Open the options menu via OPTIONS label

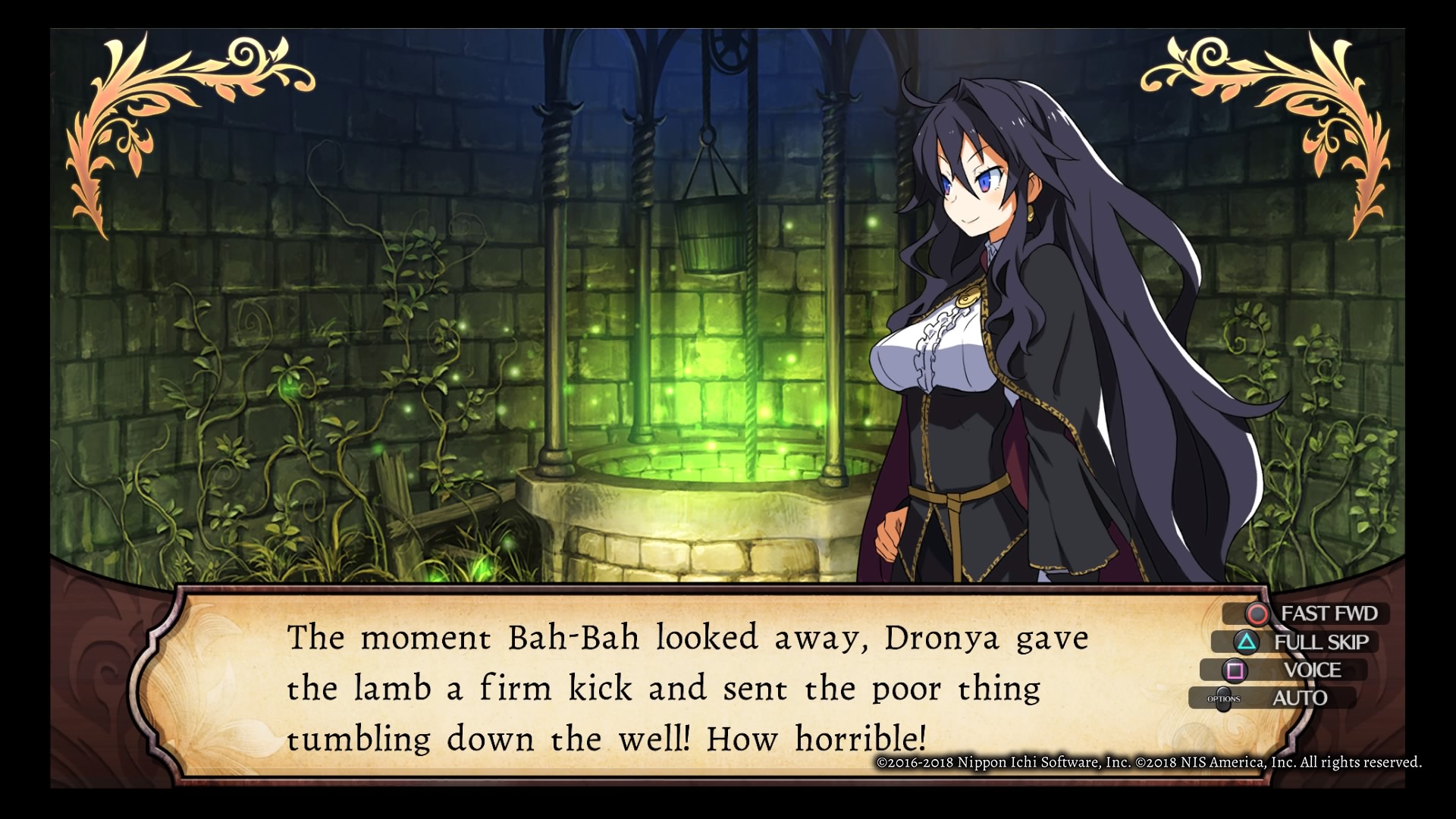(1224, 699)
